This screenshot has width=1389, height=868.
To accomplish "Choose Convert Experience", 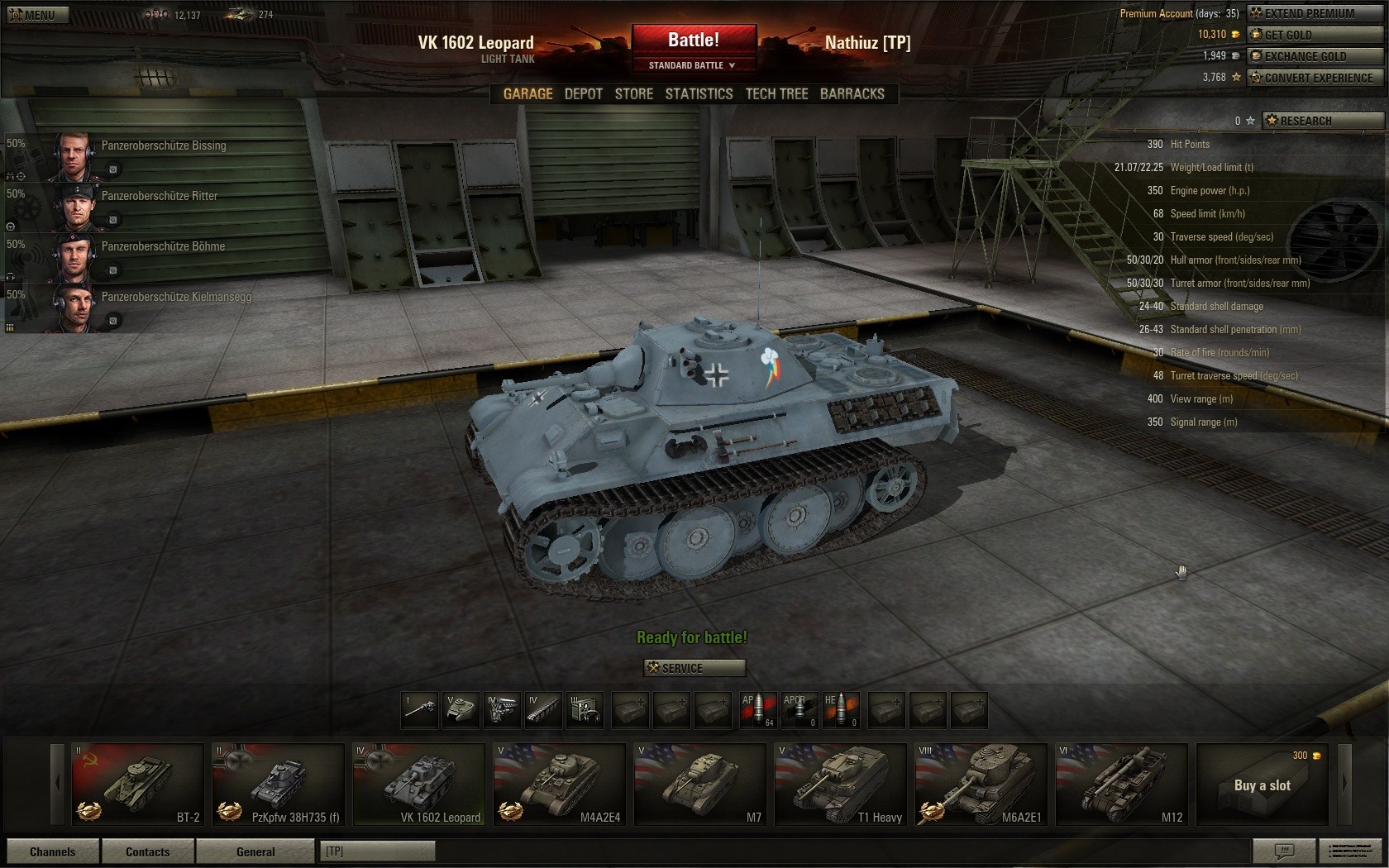I will coord(1315,78).
